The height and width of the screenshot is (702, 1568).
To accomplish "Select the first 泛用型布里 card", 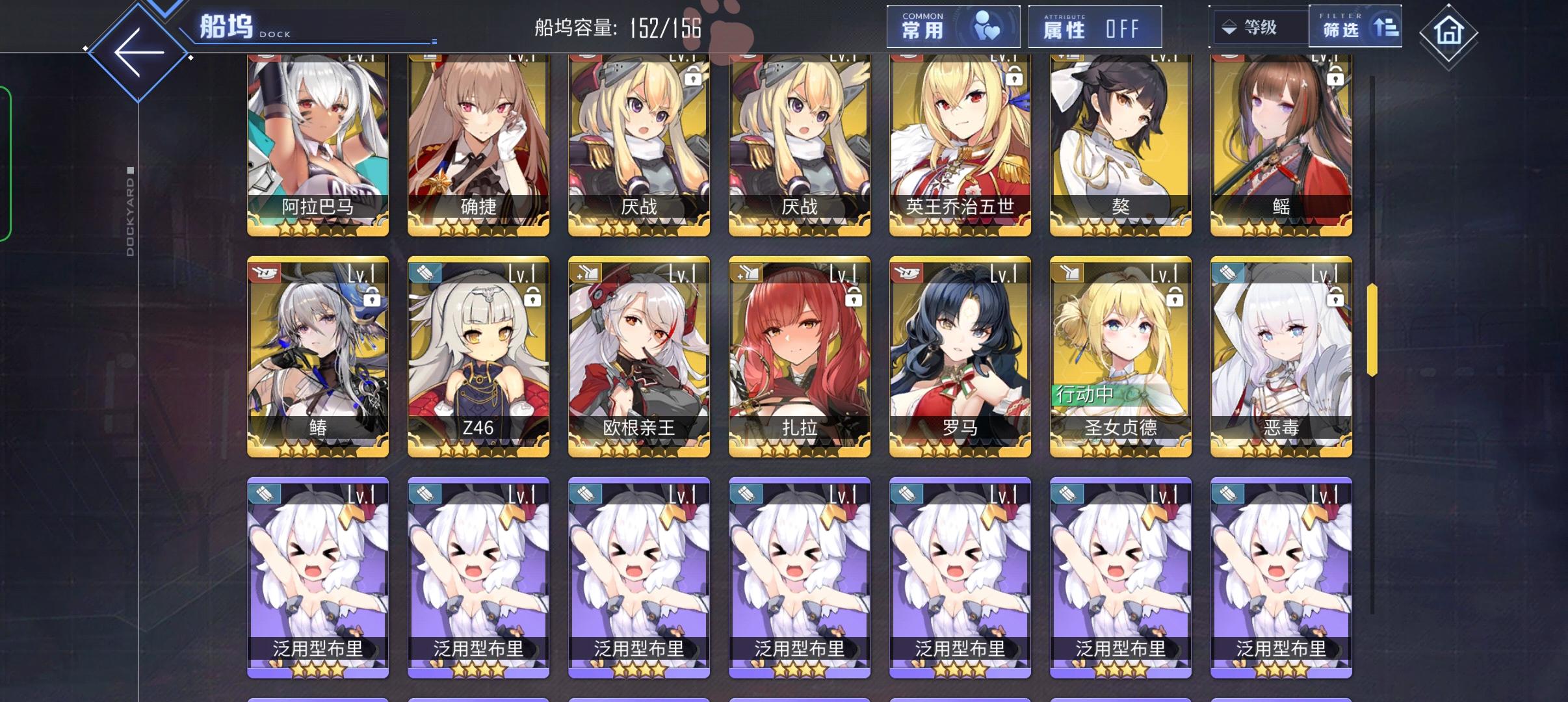I will 318,572.
